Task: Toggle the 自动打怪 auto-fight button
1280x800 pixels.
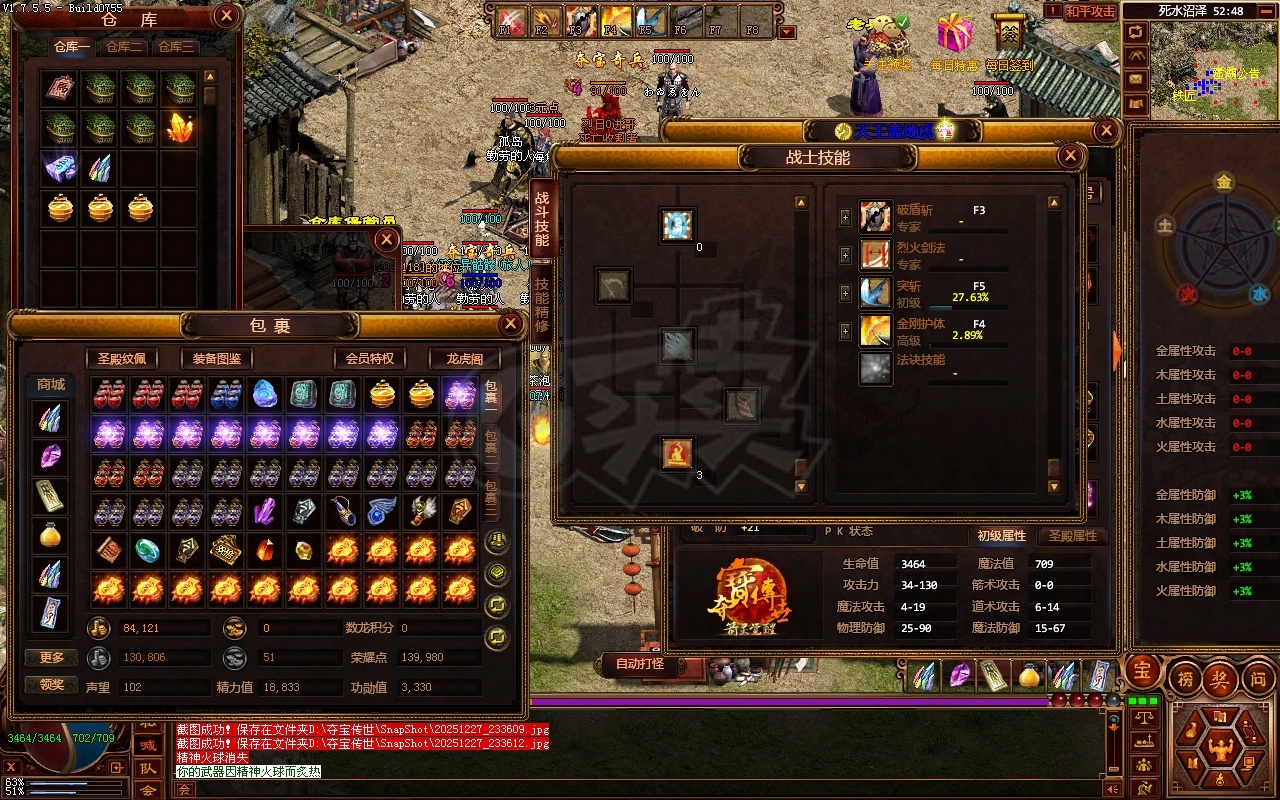Action: pyautogui.click(x=640, y=663)
